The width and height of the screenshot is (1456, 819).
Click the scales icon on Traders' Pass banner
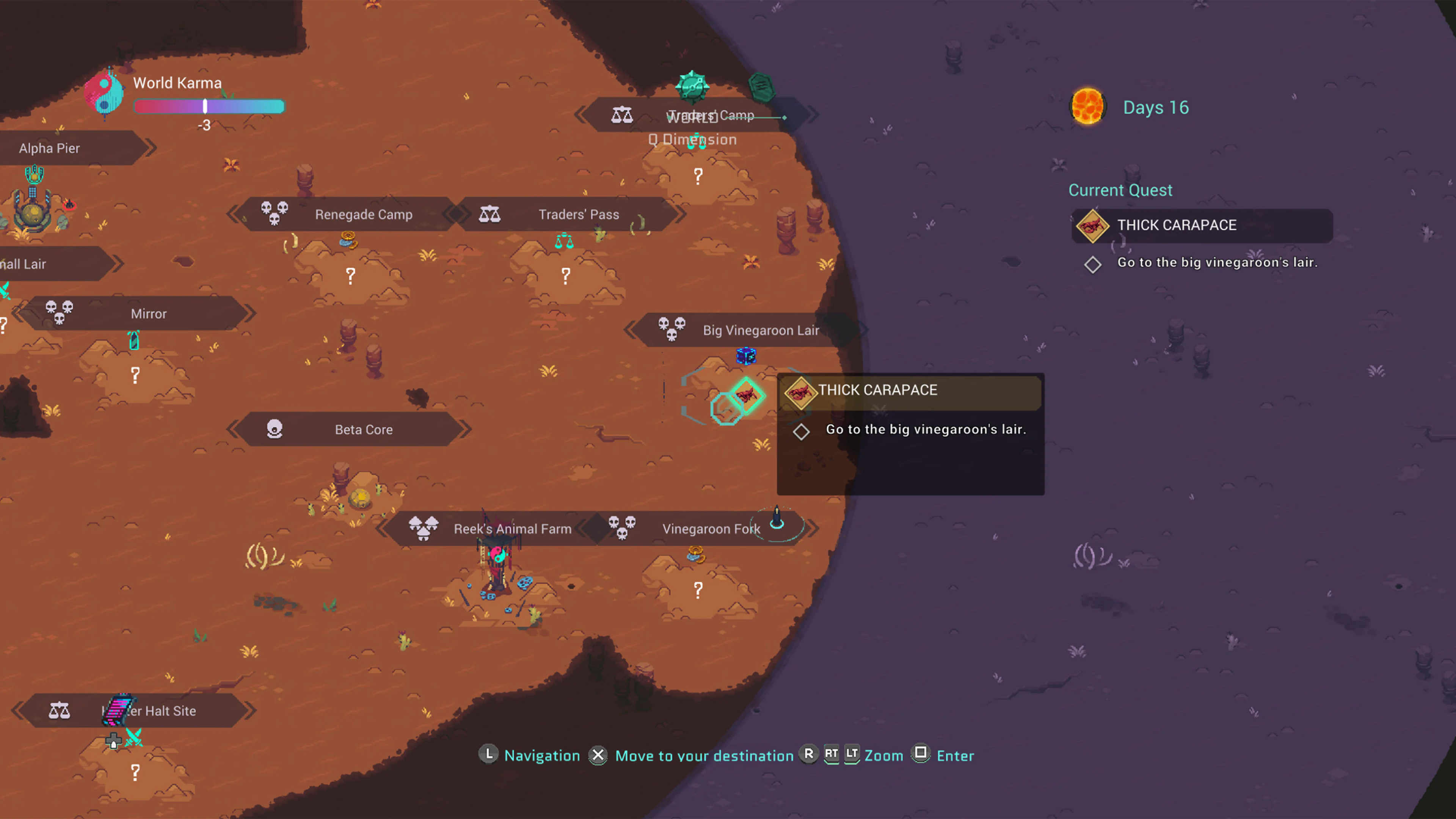pyautogui.click(x=490, y=214)
